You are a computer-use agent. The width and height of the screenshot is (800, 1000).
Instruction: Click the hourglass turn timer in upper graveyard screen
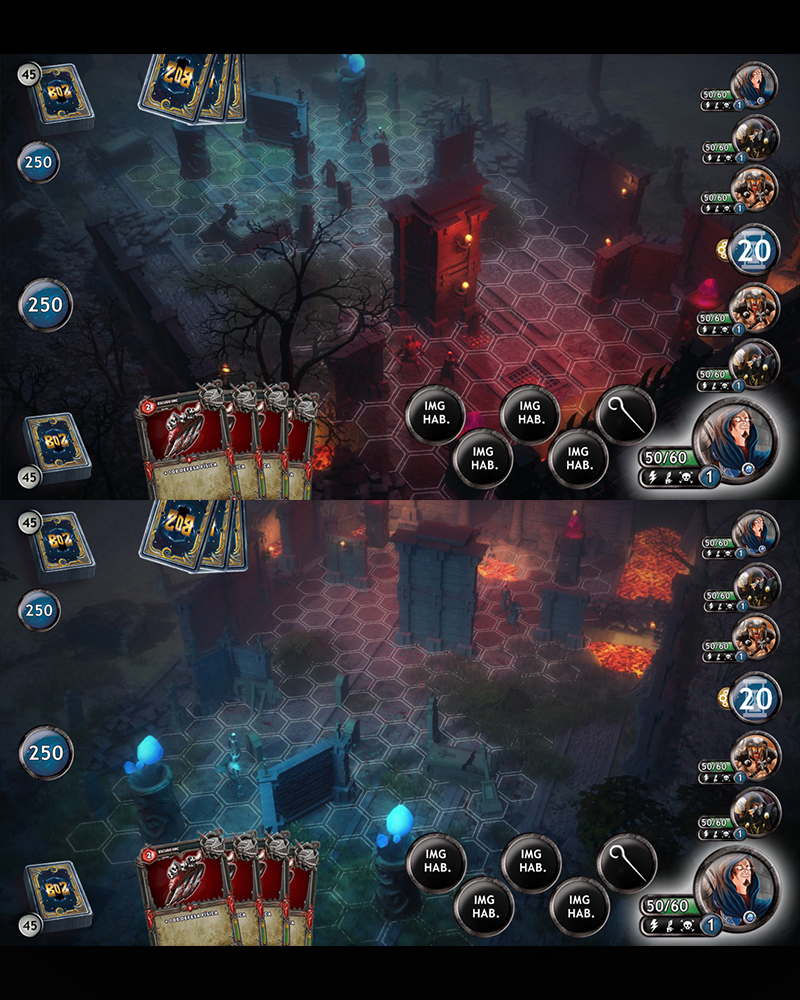pos(755,250)
